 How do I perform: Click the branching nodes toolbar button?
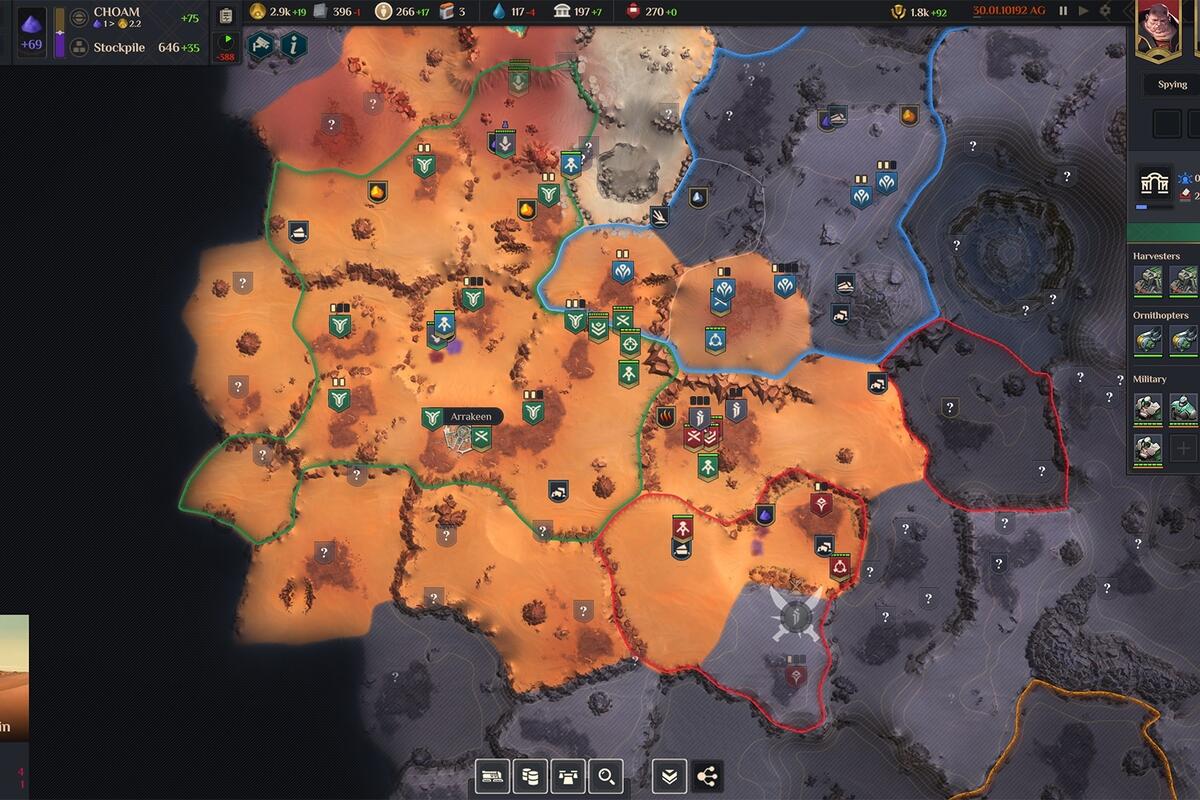point(707,775)
